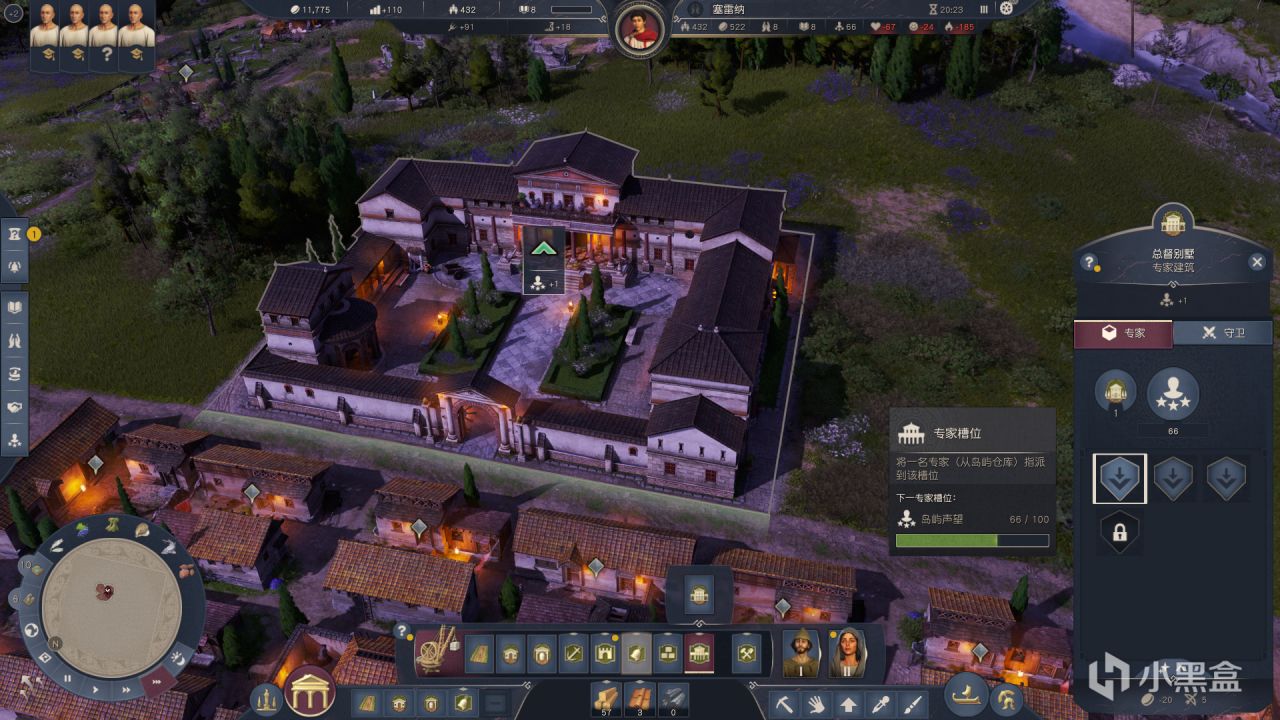
Task: Open the villa panel's question mark help
Action: [1089, 263]
